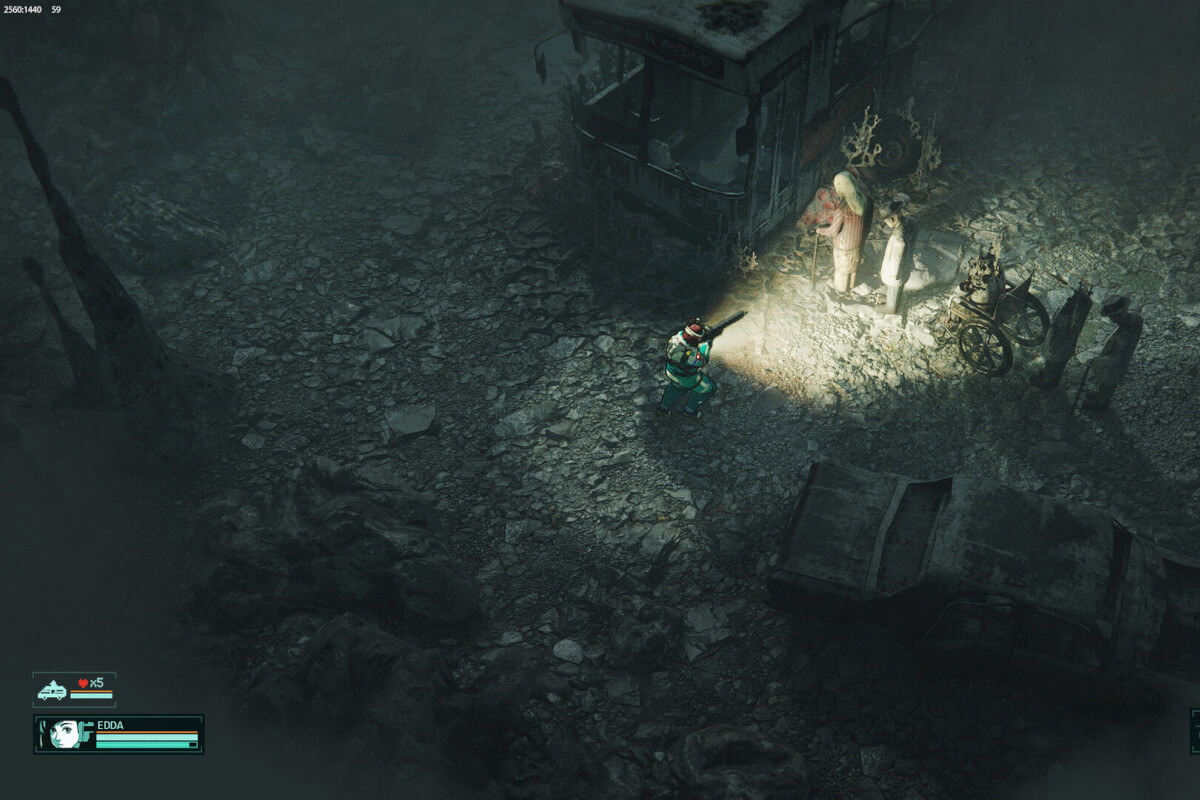Click the camper van icon
Viewport: 1200px width, 800px height.
(51, 690)
